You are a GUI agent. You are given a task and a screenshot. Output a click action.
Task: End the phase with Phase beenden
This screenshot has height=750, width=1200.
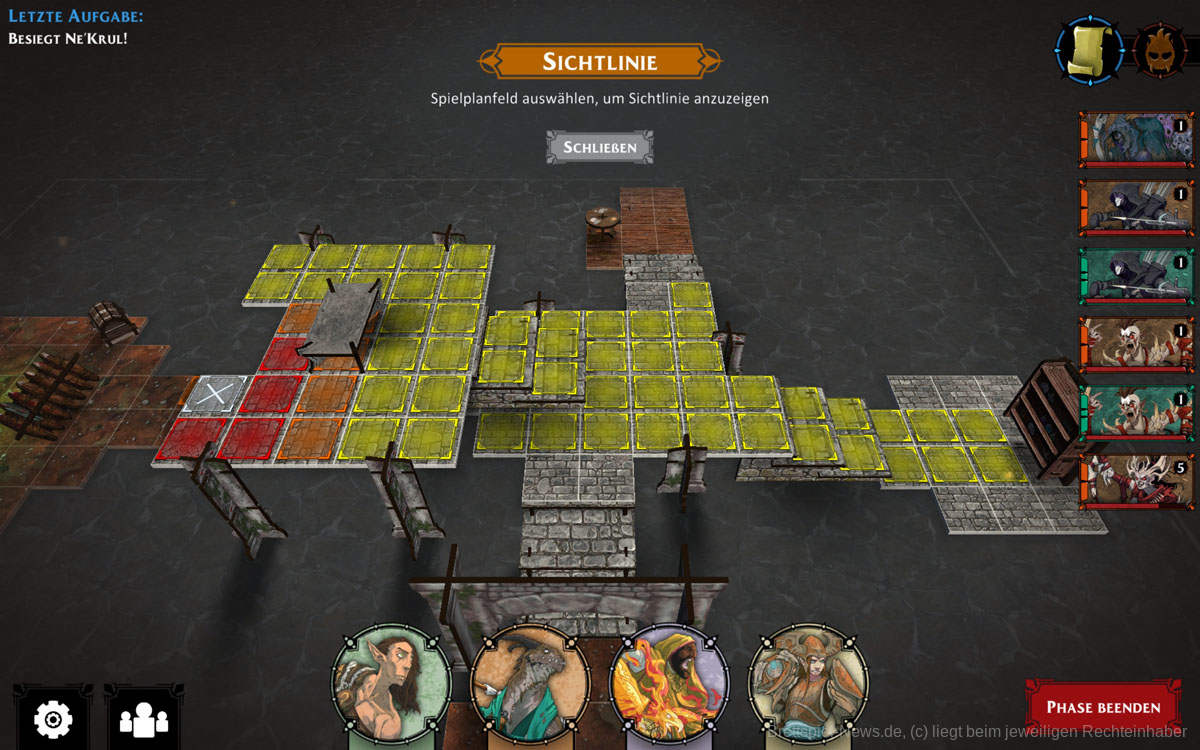(x=1101, y=707)
